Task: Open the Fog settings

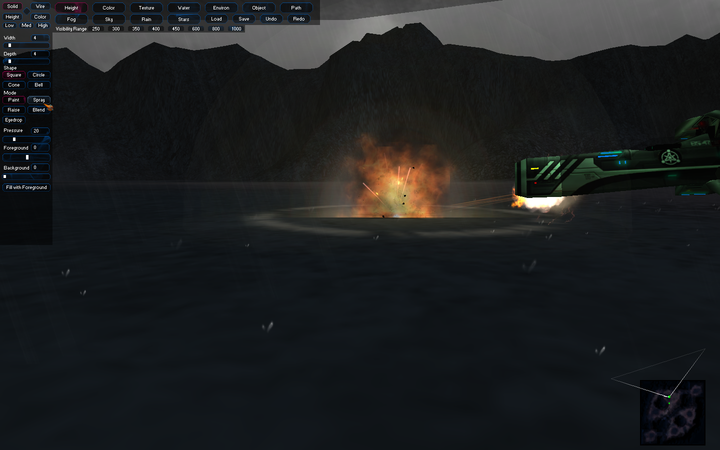Action: click(71, 19)
